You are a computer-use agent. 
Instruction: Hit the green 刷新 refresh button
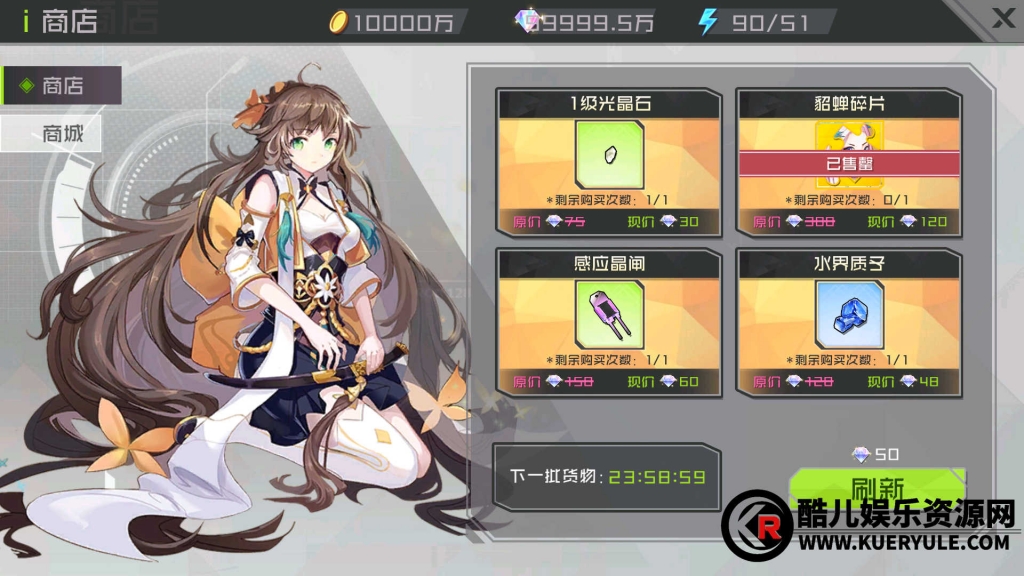click(x=876, y=487)
